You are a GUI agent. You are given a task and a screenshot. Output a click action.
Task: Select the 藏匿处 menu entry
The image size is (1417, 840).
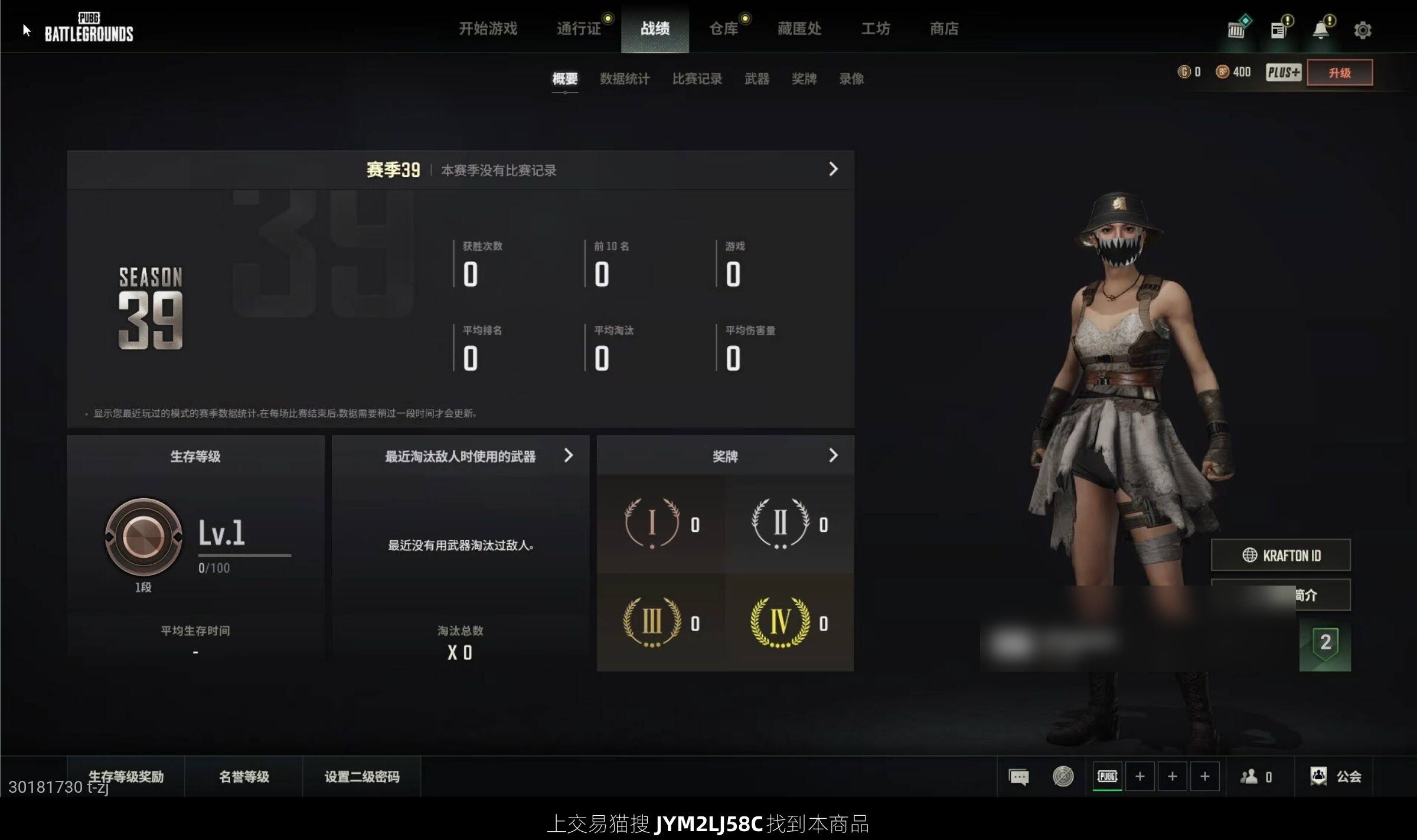(x=799, y=28)
